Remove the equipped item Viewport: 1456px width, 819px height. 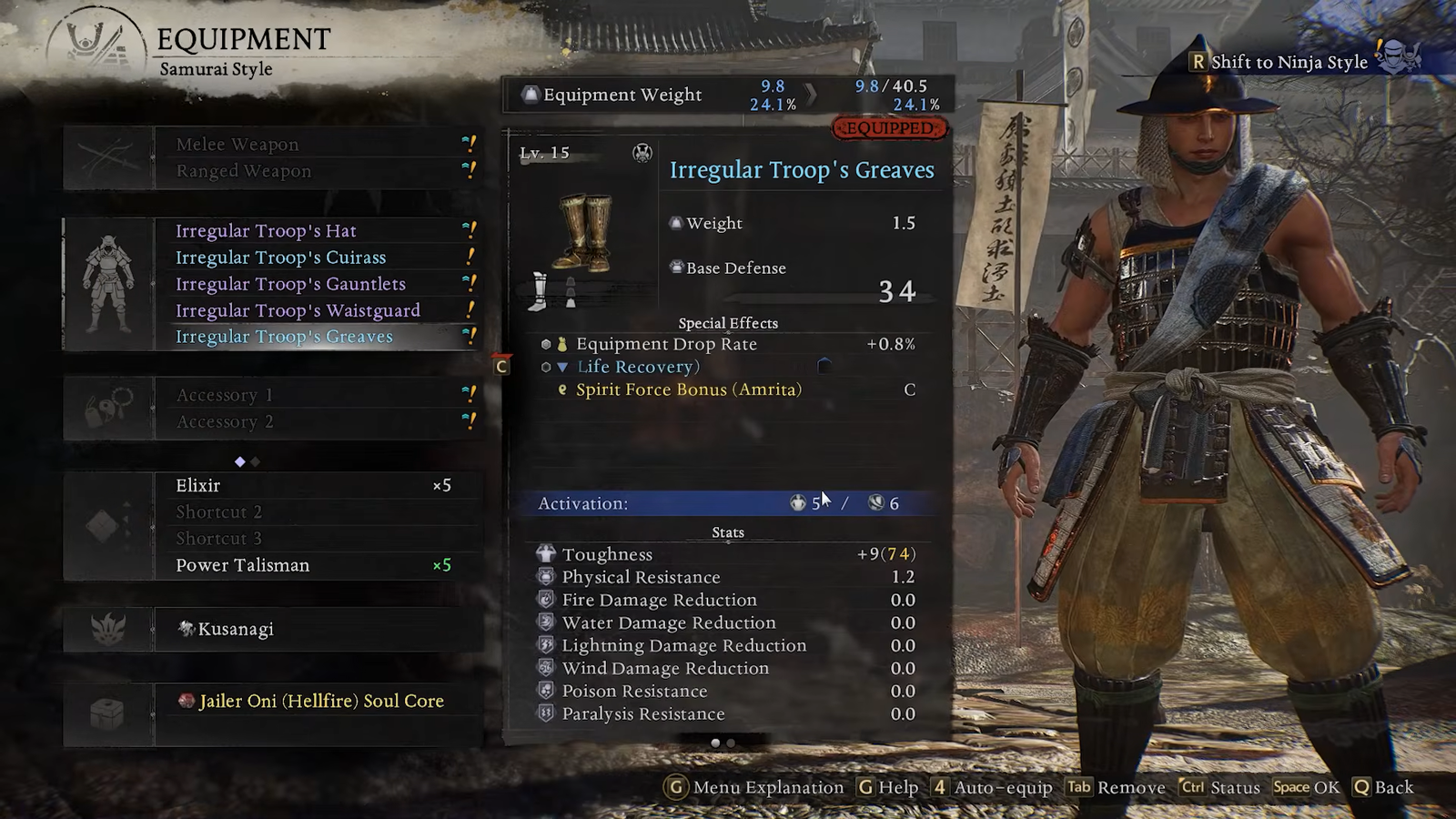[x=1117, y=787]
